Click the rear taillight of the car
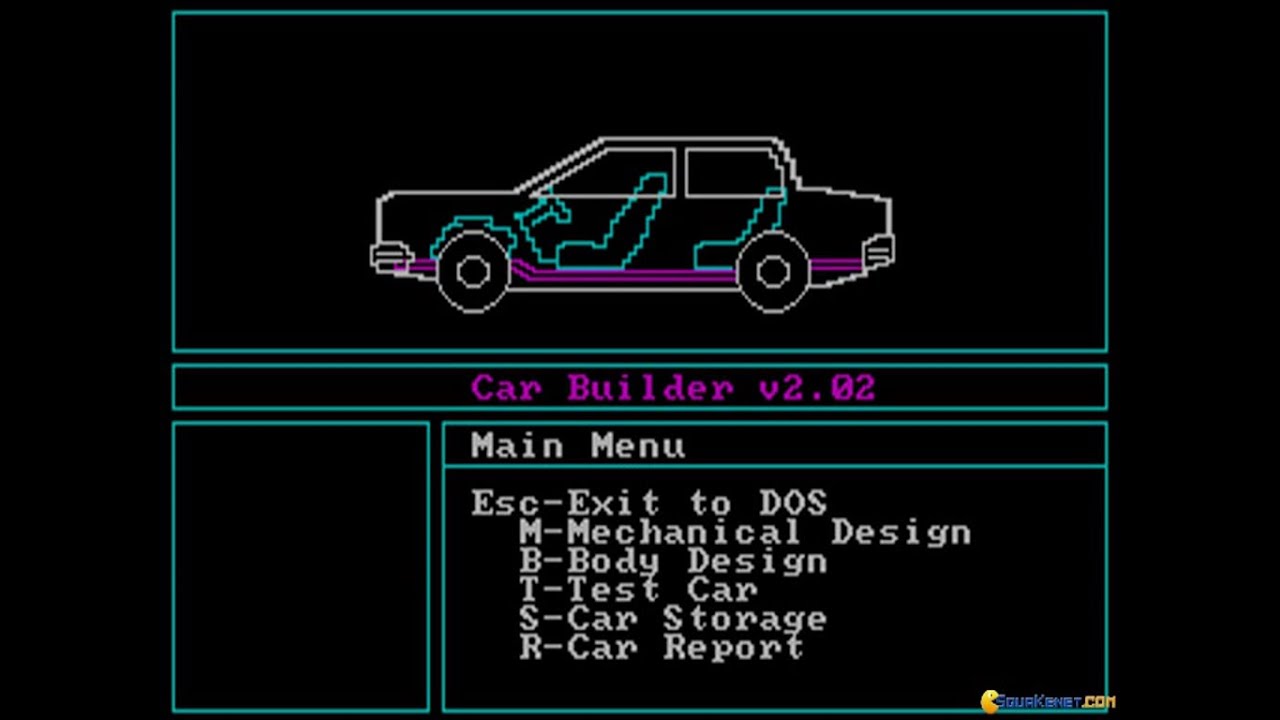The image size is (1280, 720). (878, 248)
